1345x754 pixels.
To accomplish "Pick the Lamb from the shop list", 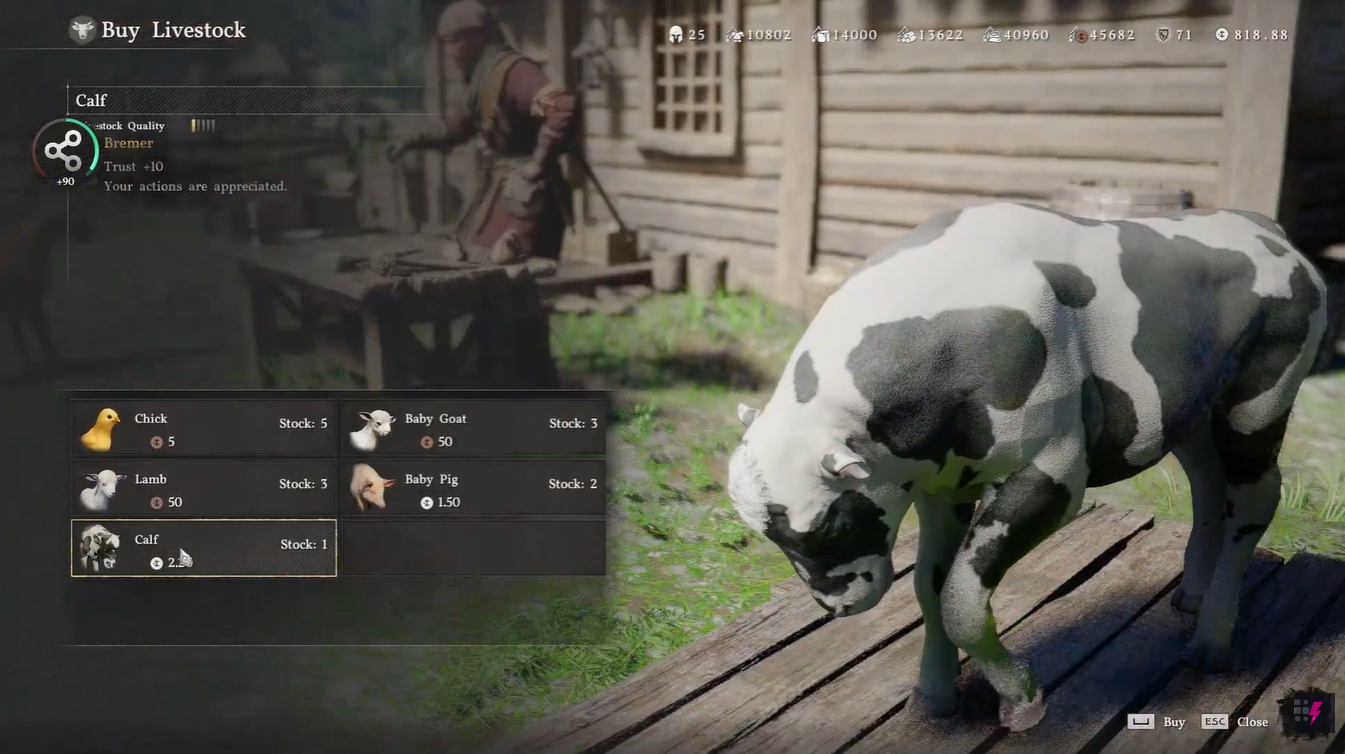I will tap(204, 489).
